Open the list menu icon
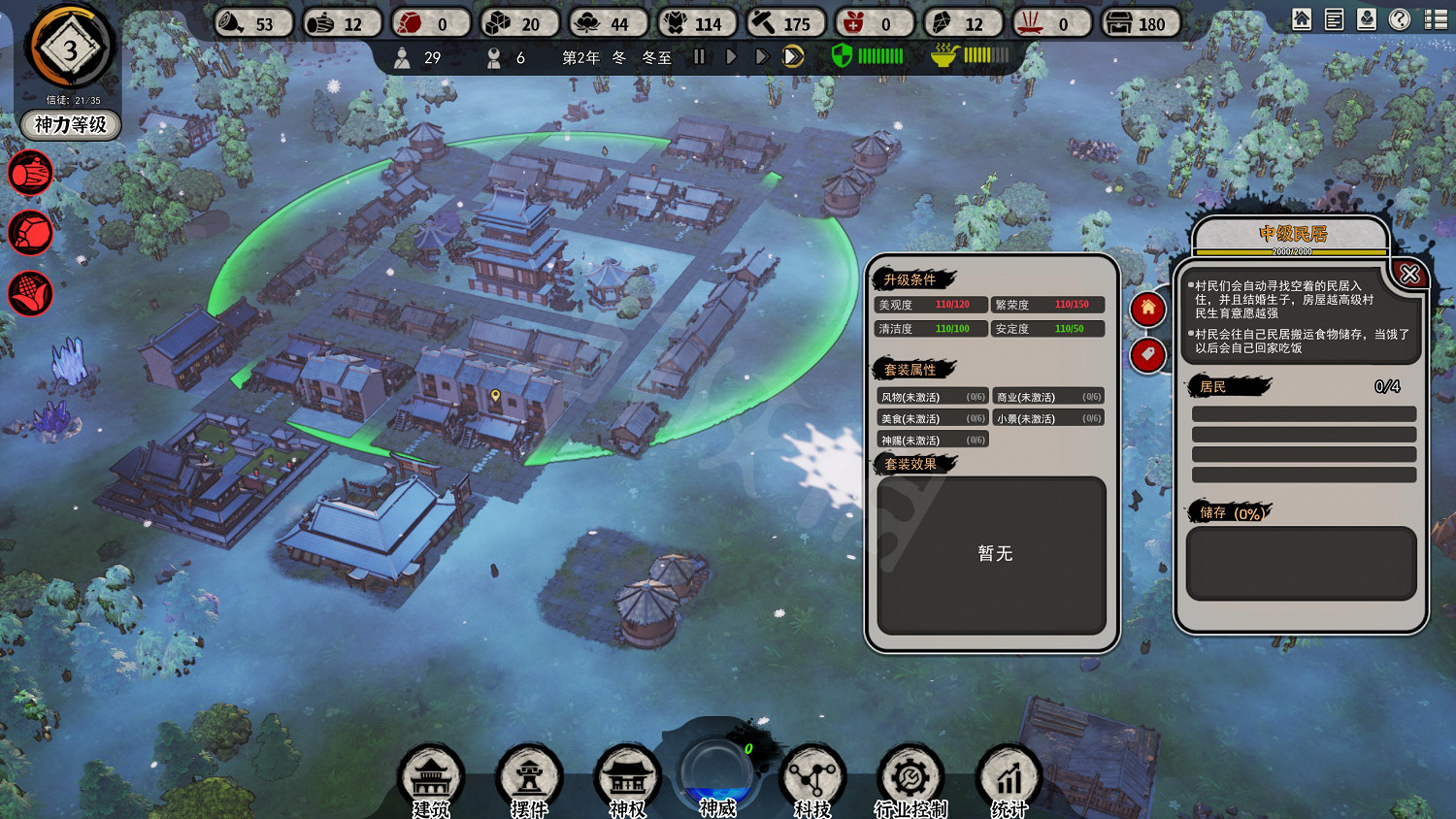The width and height of the screenshot is (1456, 819). (1436, 19)
